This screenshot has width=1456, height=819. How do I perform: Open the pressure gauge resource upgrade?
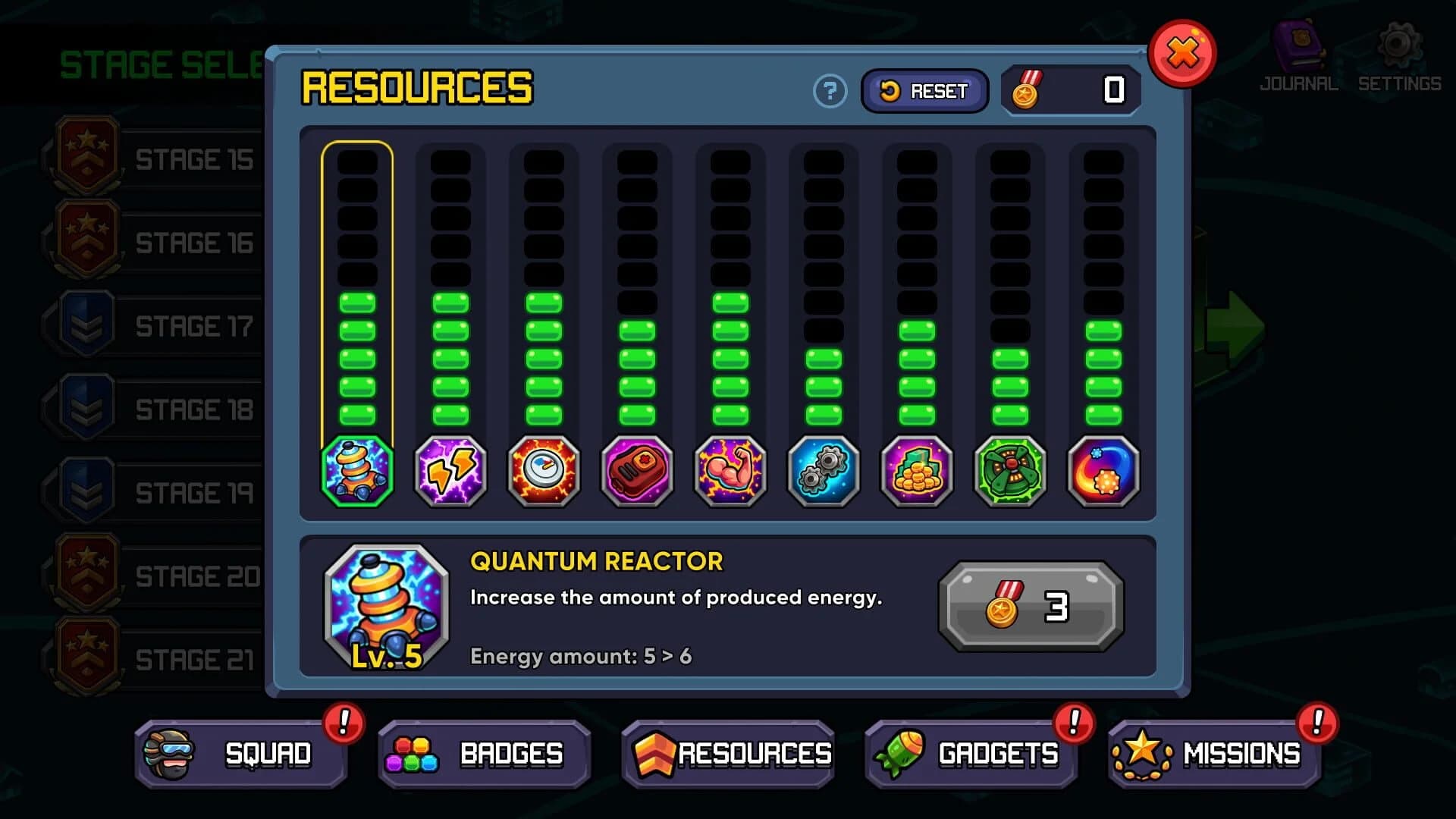coord(543,472)
